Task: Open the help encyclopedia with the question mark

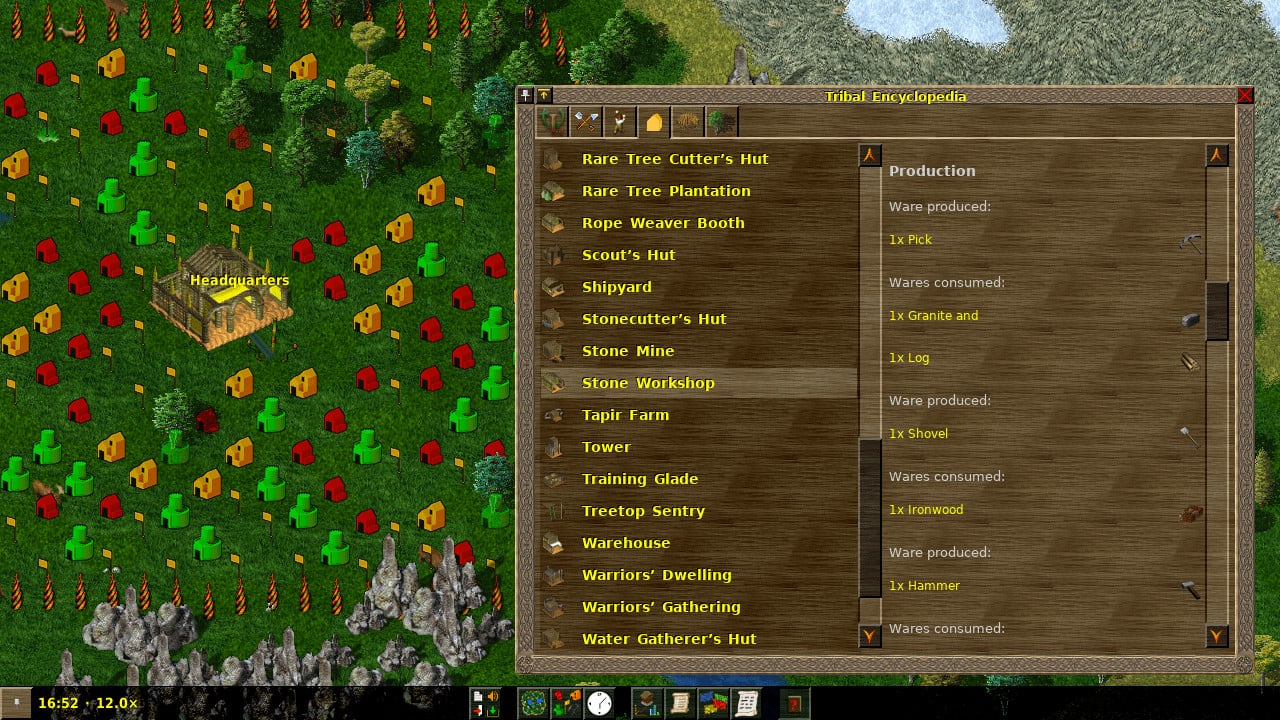Action: [x=793, y=703]
